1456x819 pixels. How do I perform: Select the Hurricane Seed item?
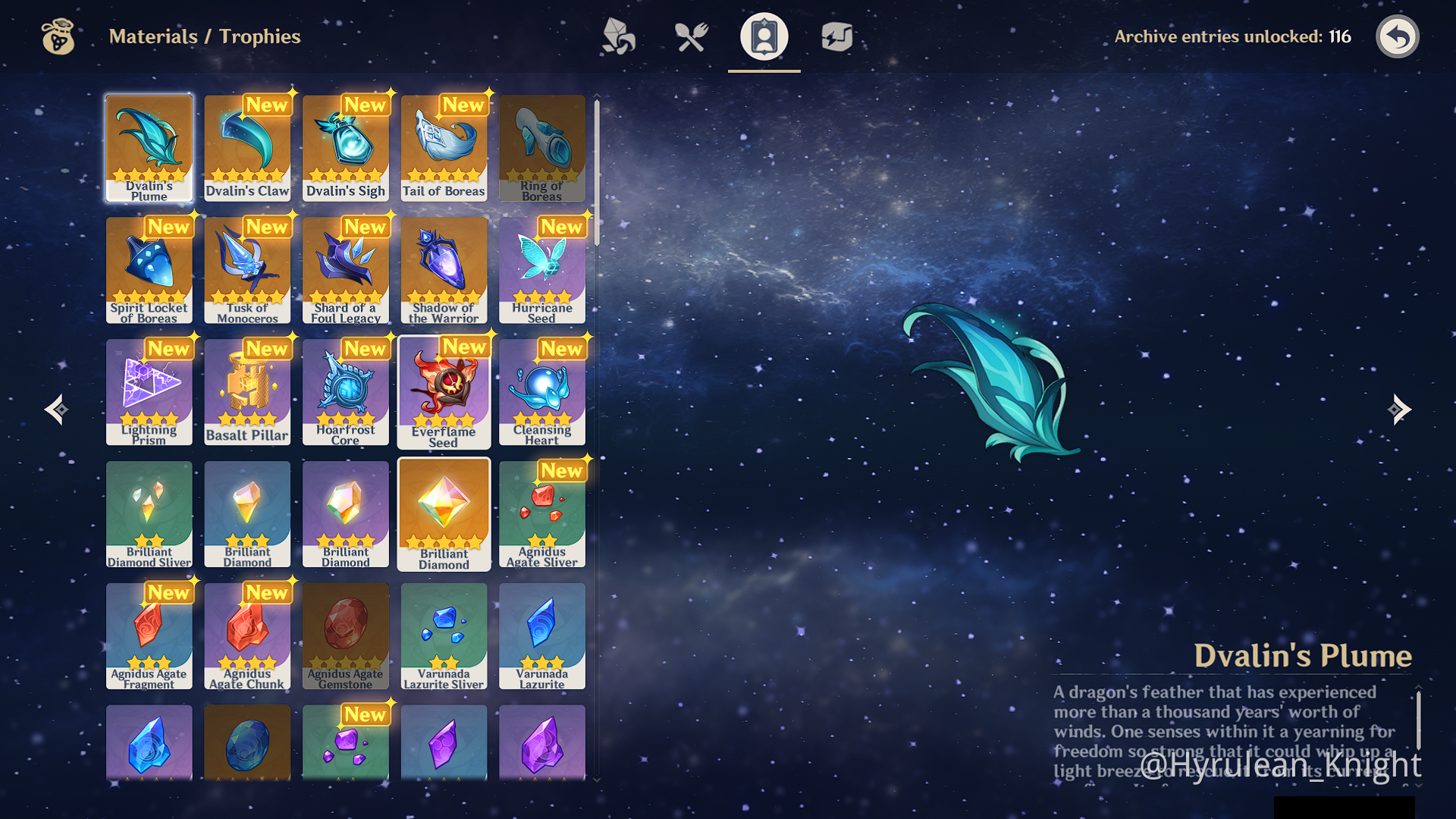point(542,270)
